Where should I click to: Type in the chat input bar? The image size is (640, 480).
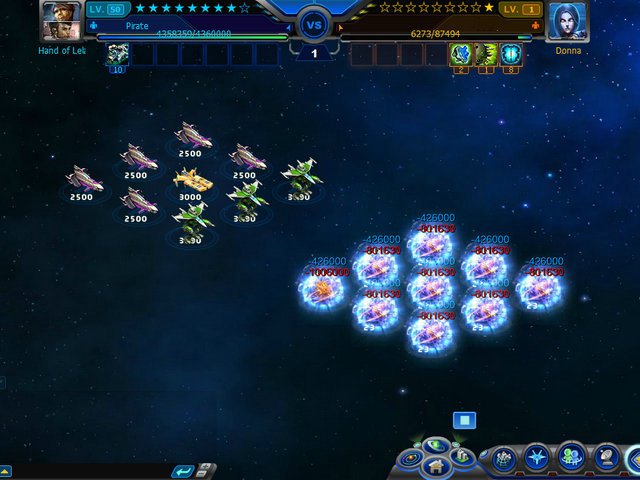pyautogui.click(x=90, y=471)
